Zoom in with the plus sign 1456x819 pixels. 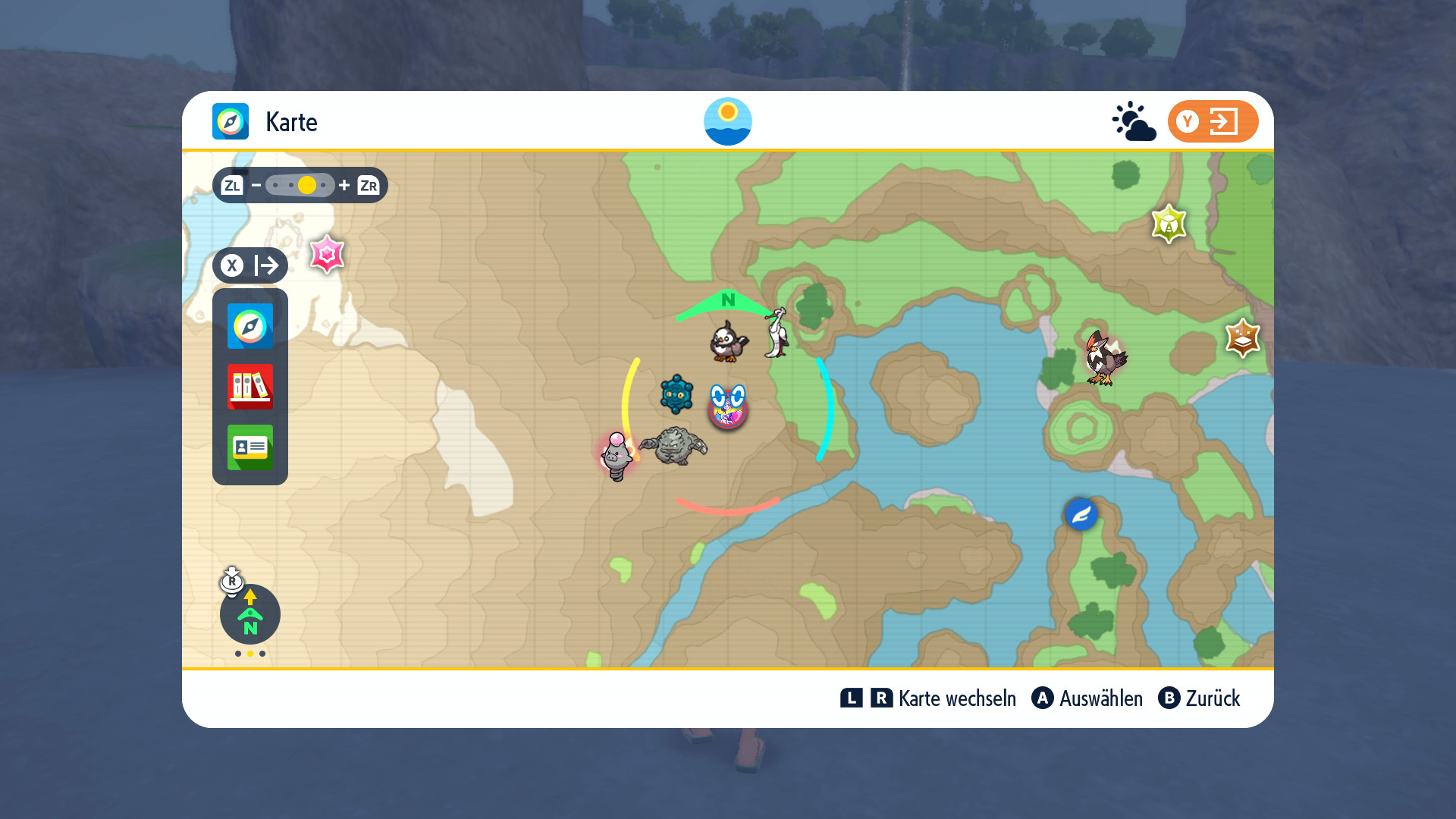[x=344, y=185]
